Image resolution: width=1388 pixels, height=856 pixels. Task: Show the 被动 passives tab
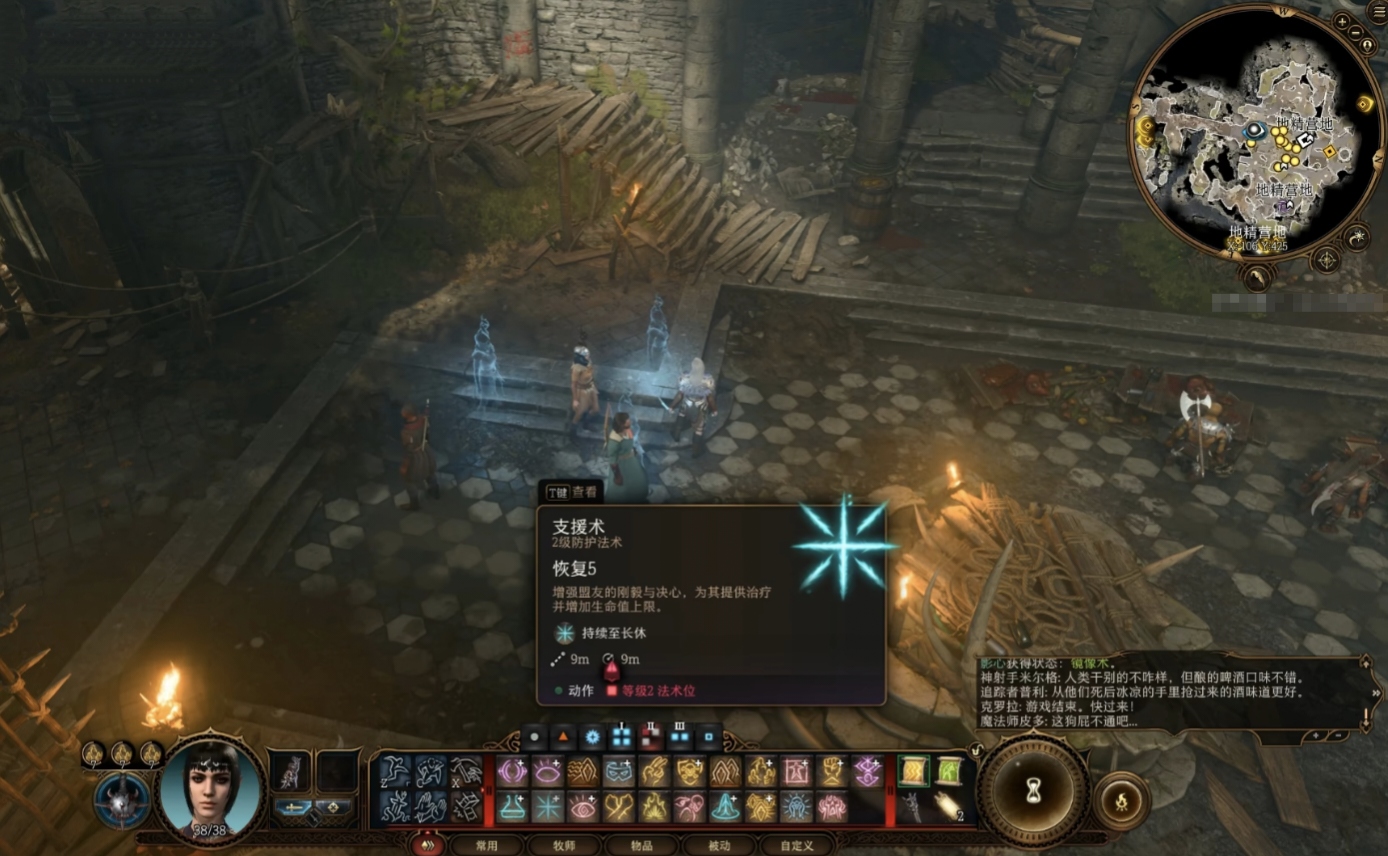pos(718,845)
